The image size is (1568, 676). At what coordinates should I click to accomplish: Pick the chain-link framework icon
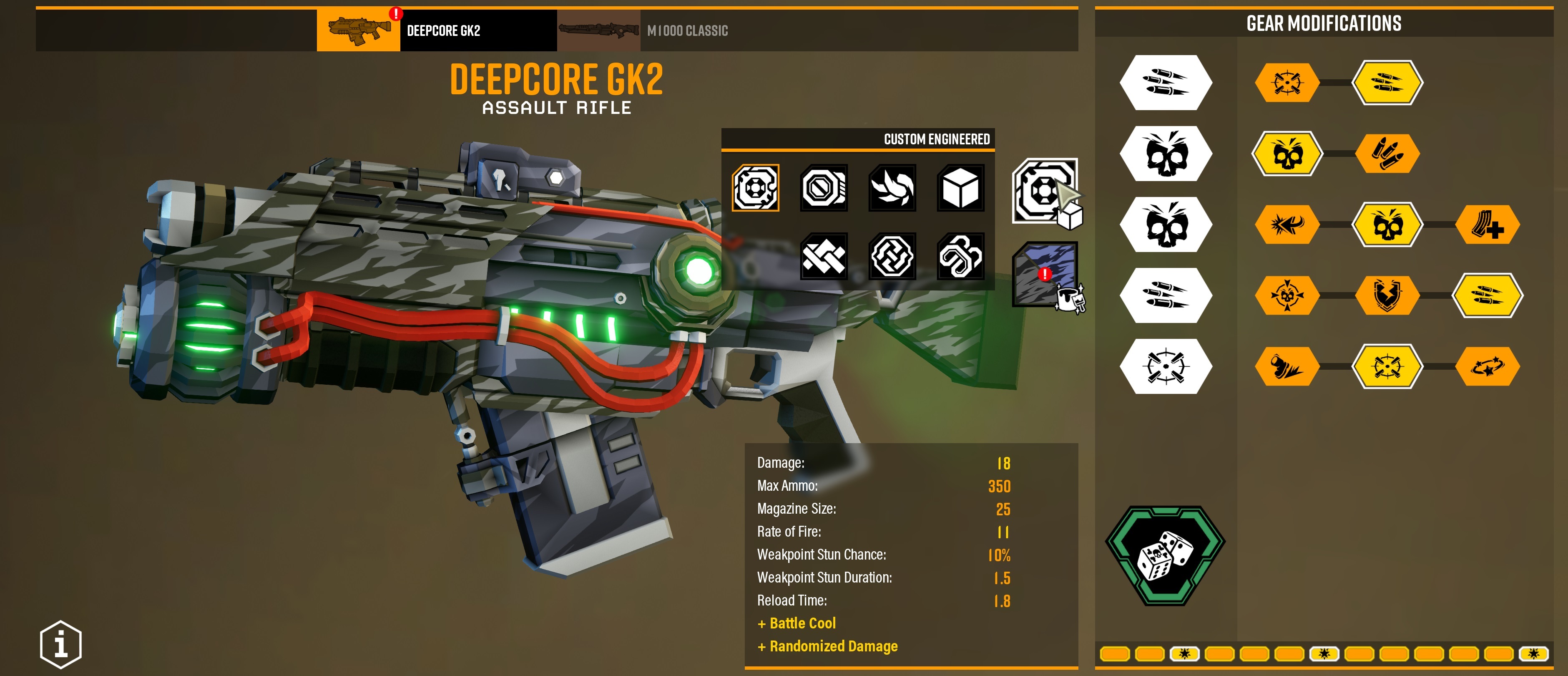pyautogui.click(x=960, y=256)
